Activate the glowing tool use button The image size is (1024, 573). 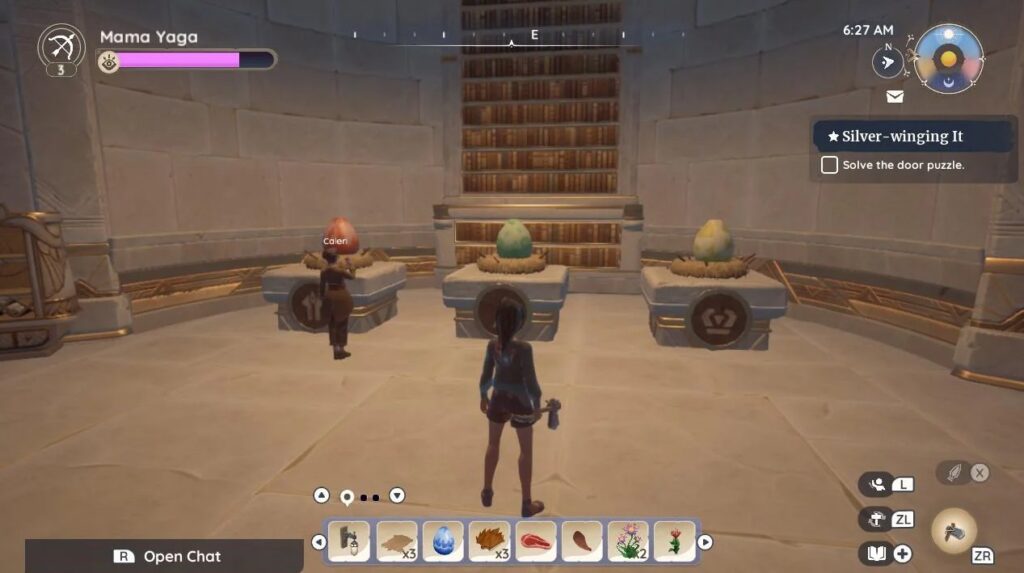[x=954, y=530]
